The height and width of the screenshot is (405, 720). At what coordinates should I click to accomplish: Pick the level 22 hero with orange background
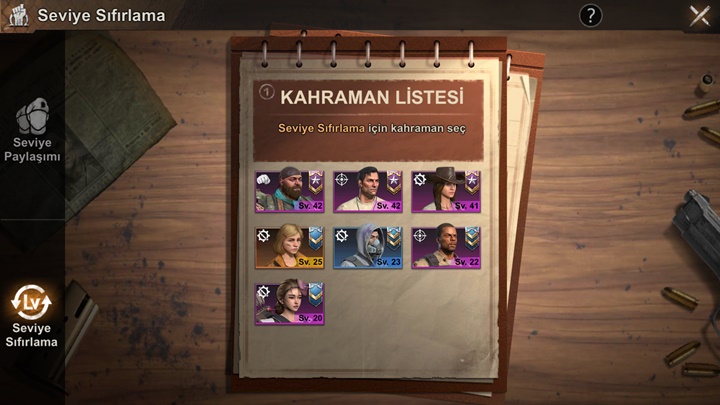[446, 247]
